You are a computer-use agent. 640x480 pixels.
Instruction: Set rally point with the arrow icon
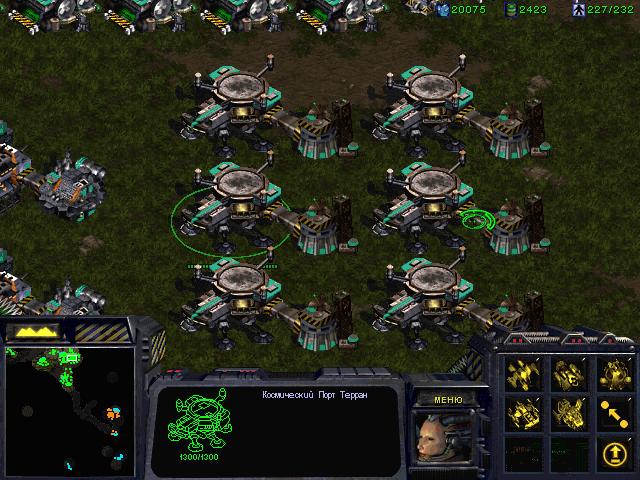[x=613, y=411]
